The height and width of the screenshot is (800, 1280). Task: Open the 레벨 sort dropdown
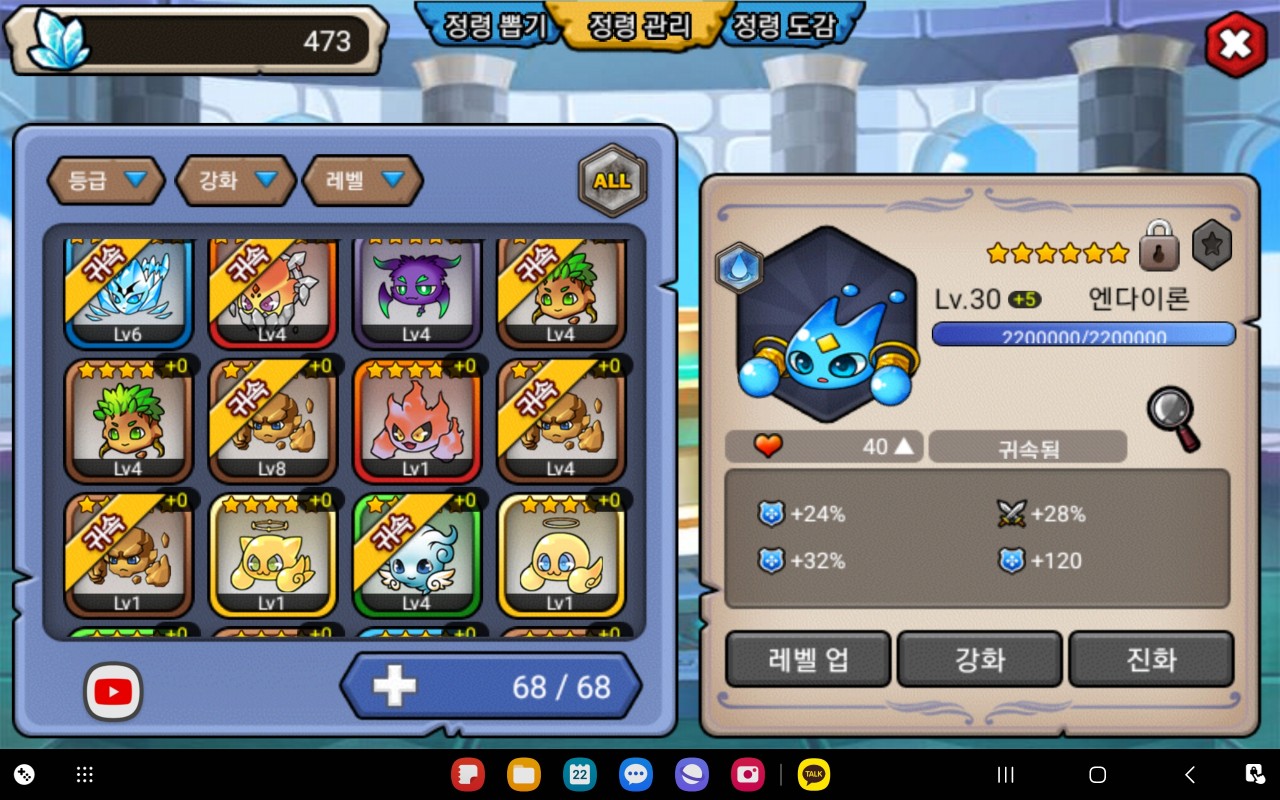point(364,181)
